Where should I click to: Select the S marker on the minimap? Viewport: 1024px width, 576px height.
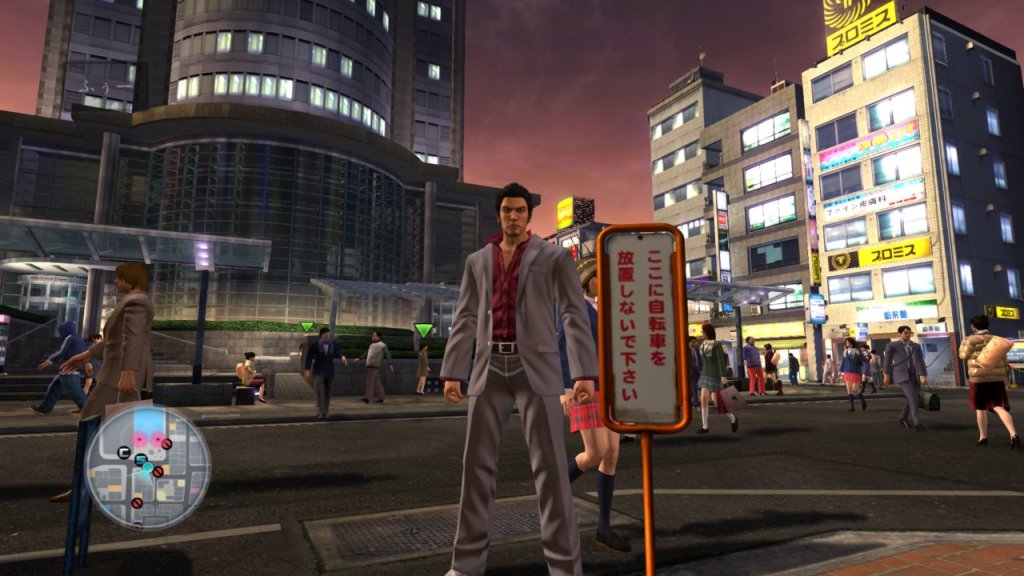coord(140,459)
